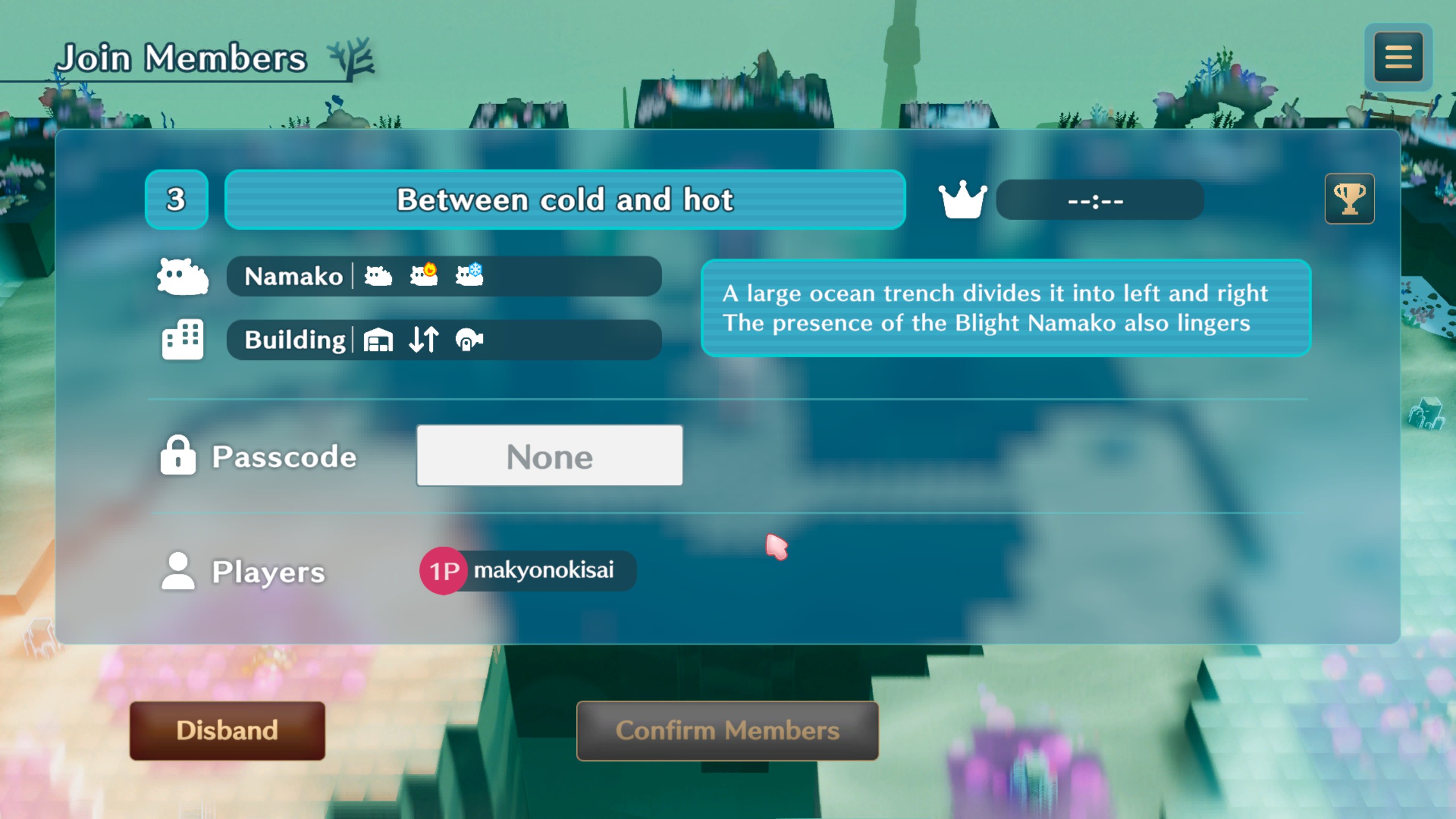Click the stage title Between cold and hot
1456x819 pixels.
pos(565,200)
